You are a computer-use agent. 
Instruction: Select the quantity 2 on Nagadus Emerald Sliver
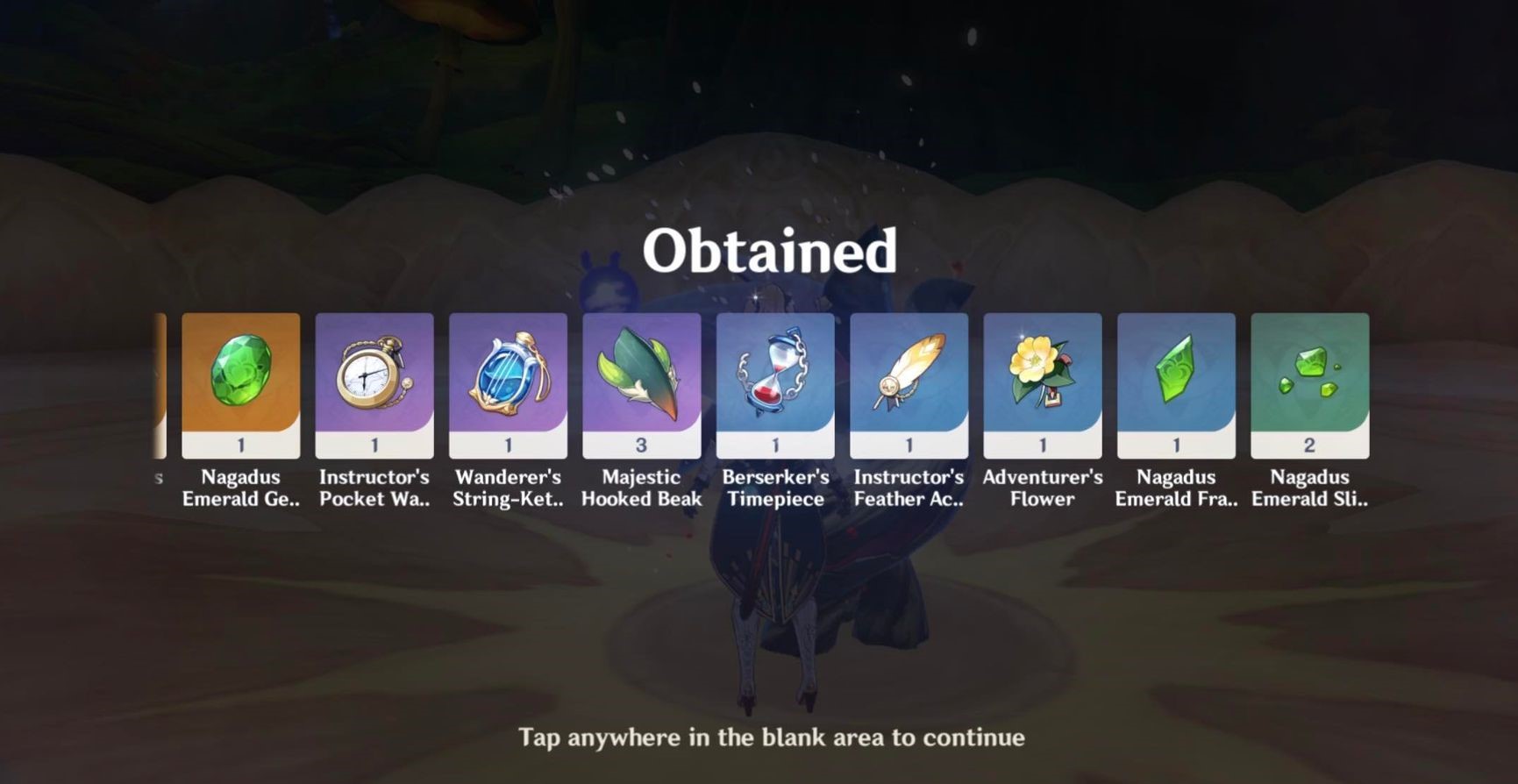(1309, 444)
